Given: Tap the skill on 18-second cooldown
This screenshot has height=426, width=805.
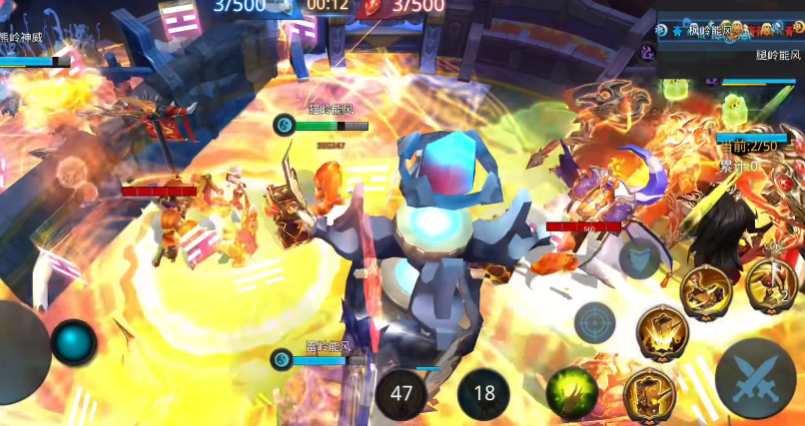Looking at the screenshot, I should pyautogui.click(x=484, y=392).
